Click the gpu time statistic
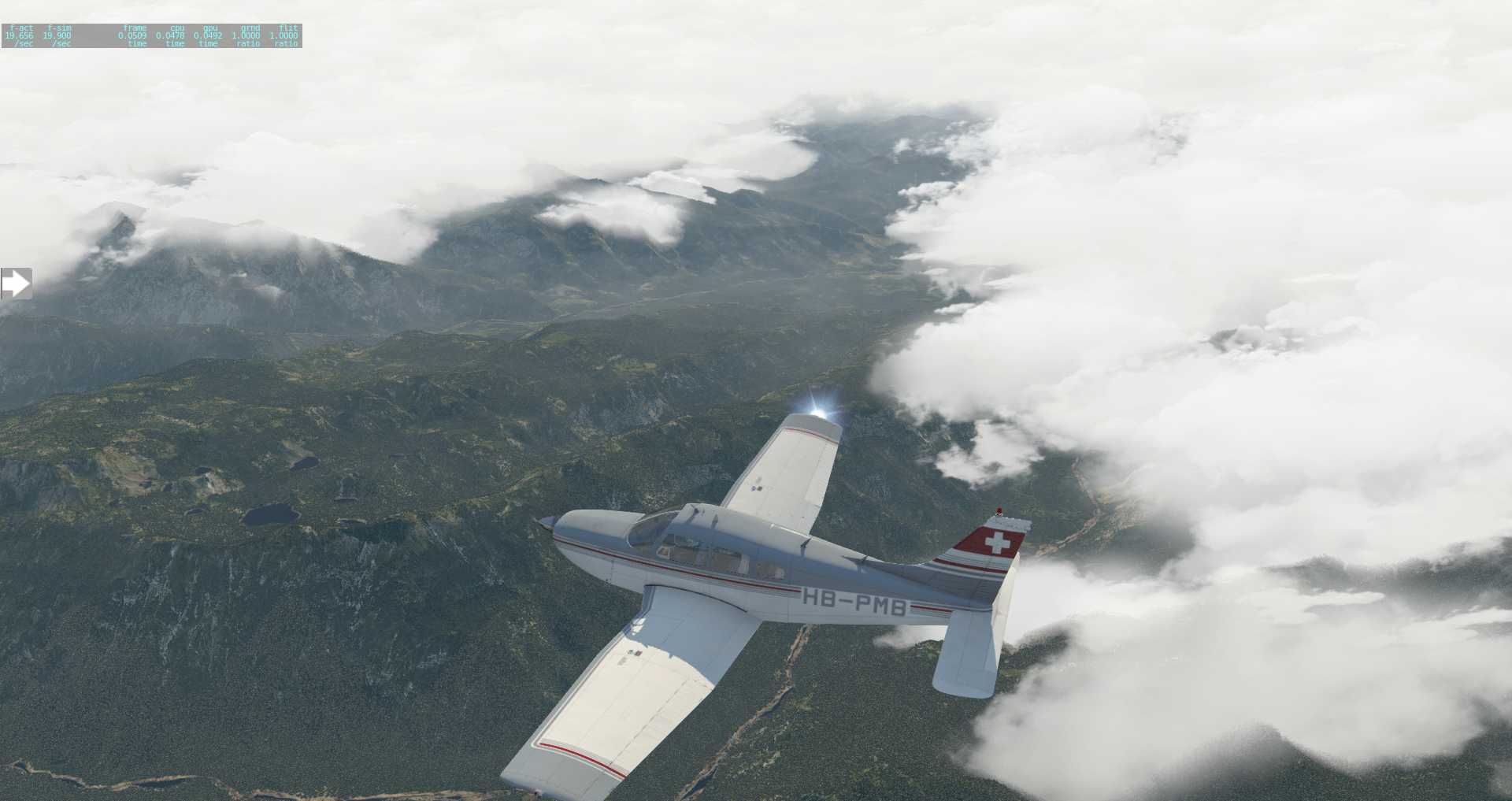 point(207,35)
